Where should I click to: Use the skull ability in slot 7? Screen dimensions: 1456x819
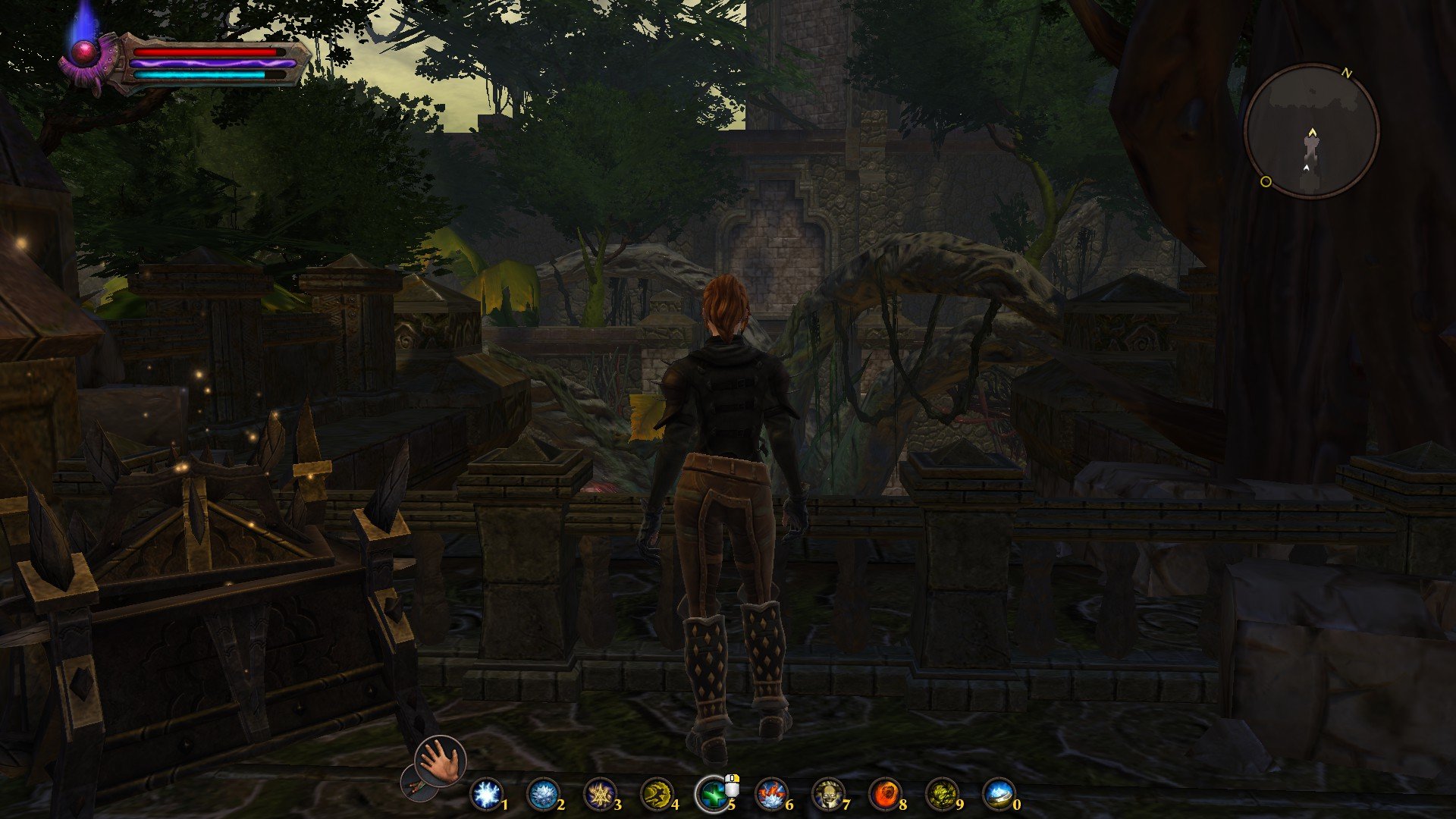coord(827,795)
